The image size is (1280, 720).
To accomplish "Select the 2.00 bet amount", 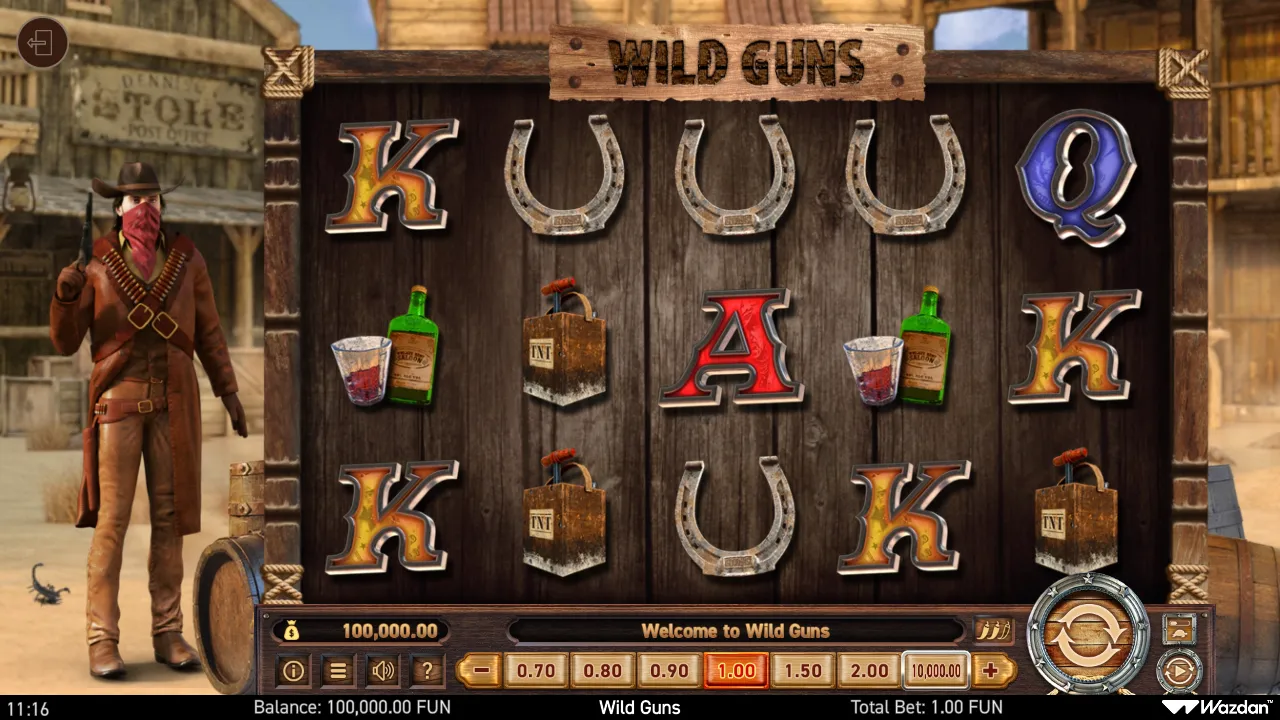I will (869, 671).
